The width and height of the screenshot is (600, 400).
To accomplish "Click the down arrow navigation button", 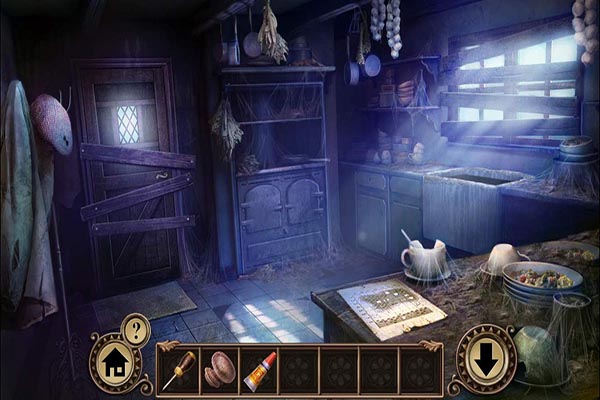I will tap(486, 359).
